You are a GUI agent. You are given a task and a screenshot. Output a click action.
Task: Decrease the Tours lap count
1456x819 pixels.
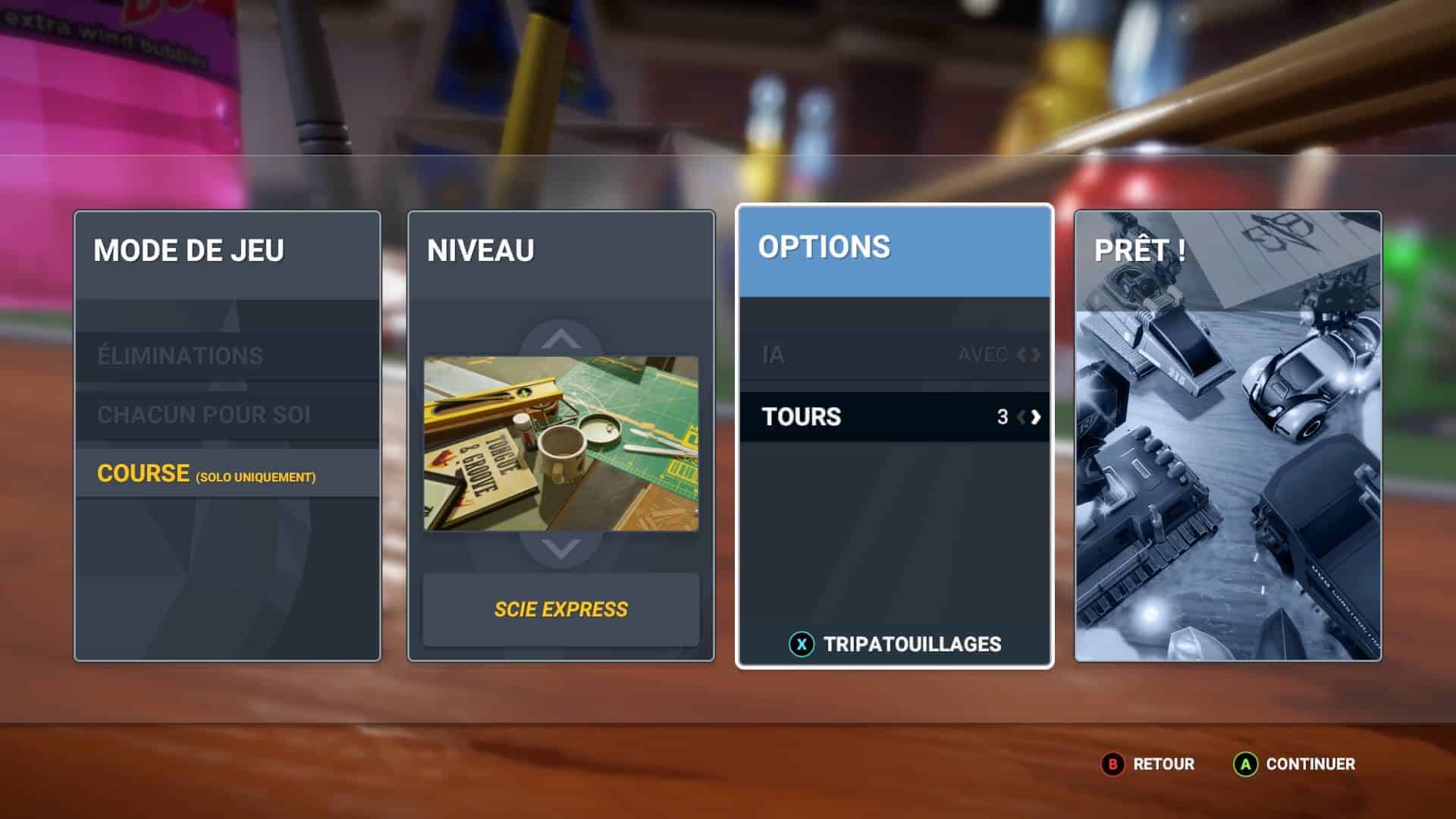1021,416
